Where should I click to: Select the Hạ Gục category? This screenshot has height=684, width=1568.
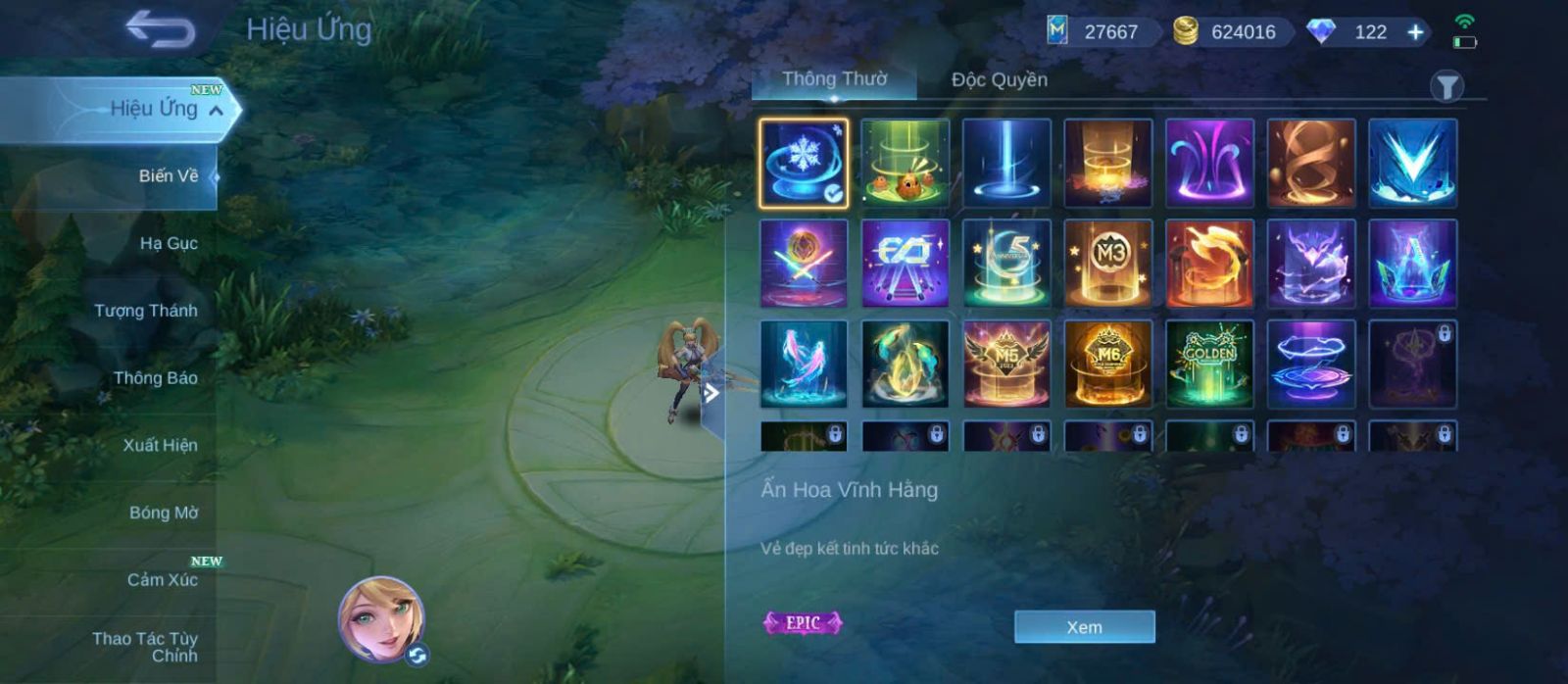pos(168,243)
